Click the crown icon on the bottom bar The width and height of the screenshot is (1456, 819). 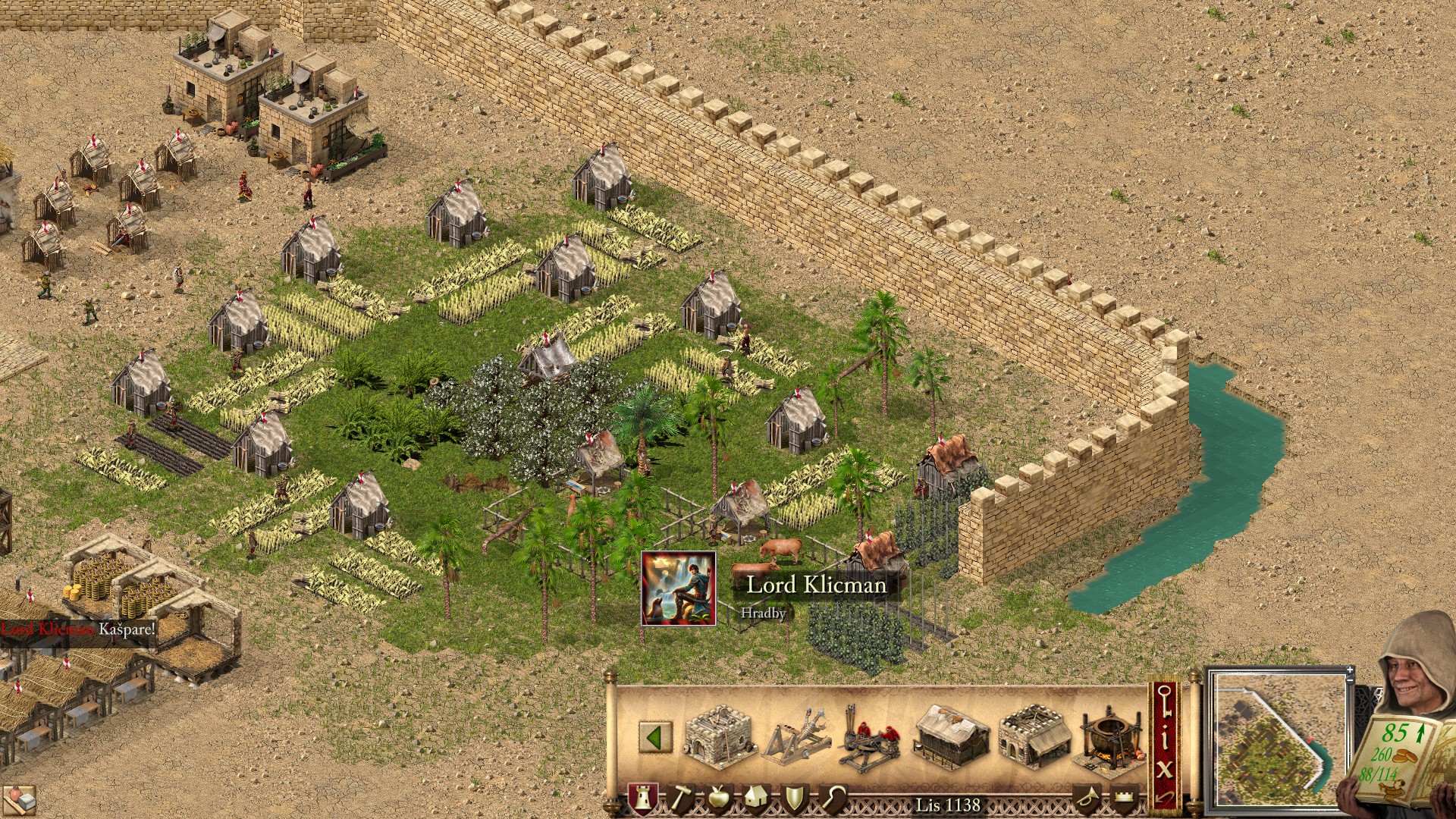1124,799
